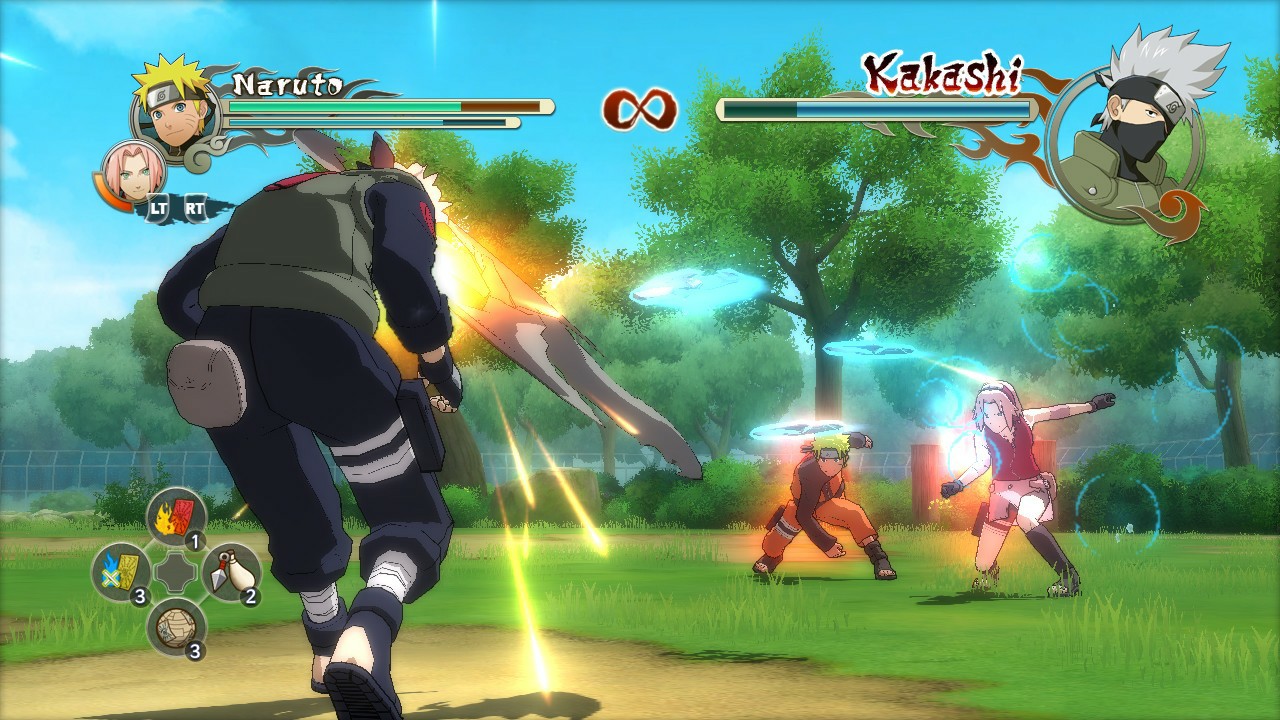Select the paper bomb ball item

point(174,625)
